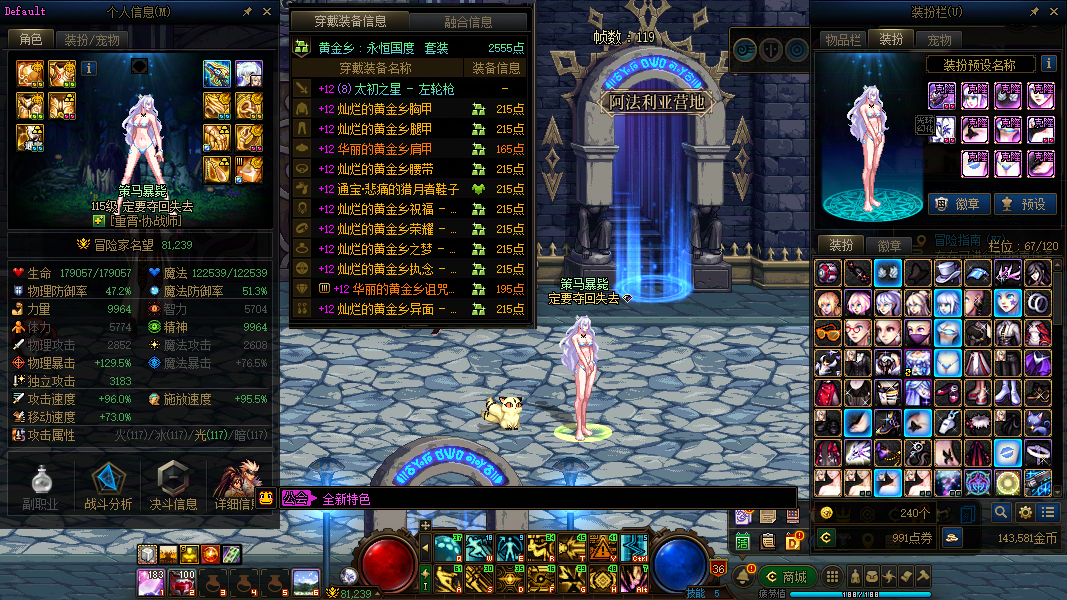
Task: Open the gear settings icon in the inventory
Action: click(1025, 512)
